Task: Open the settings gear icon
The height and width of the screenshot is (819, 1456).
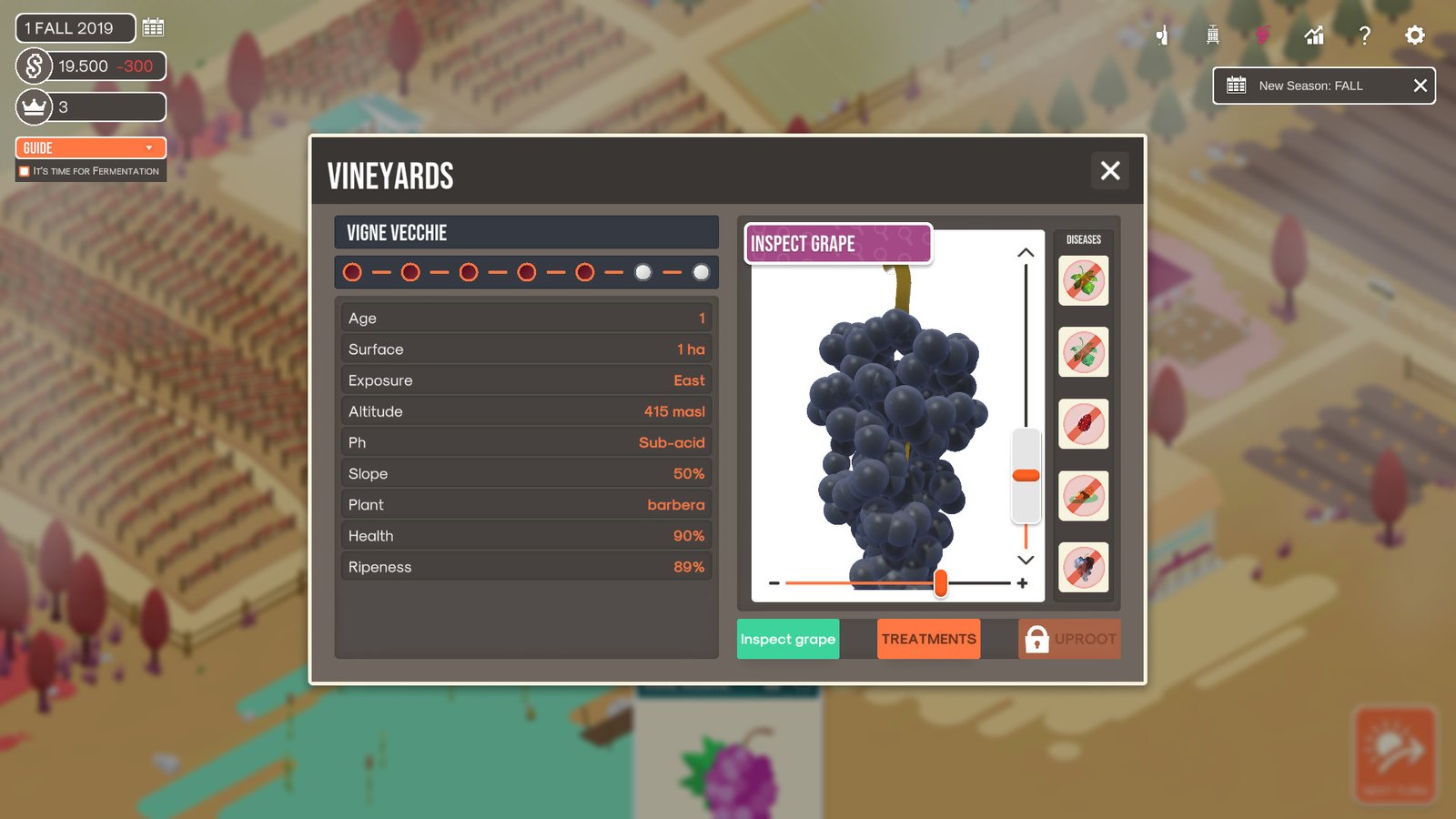Action: coord(1414,35)
